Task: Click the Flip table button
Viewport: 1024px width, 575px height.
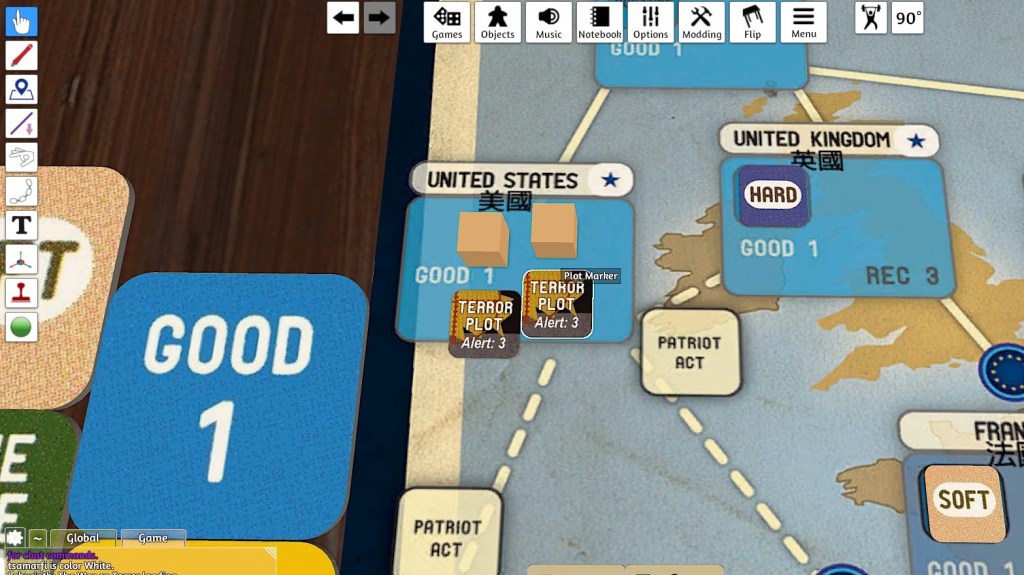Action: [752, 21]
